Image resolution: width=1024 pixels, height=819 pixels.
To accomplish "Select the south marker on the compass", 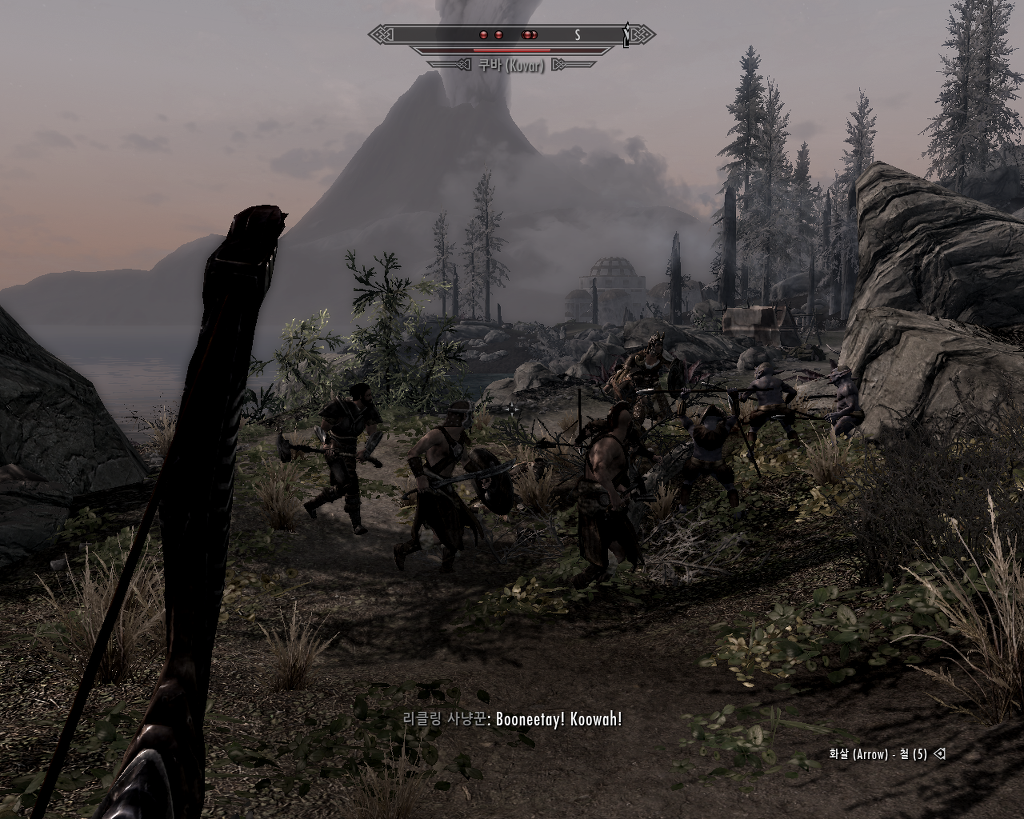I will (577, 35).
